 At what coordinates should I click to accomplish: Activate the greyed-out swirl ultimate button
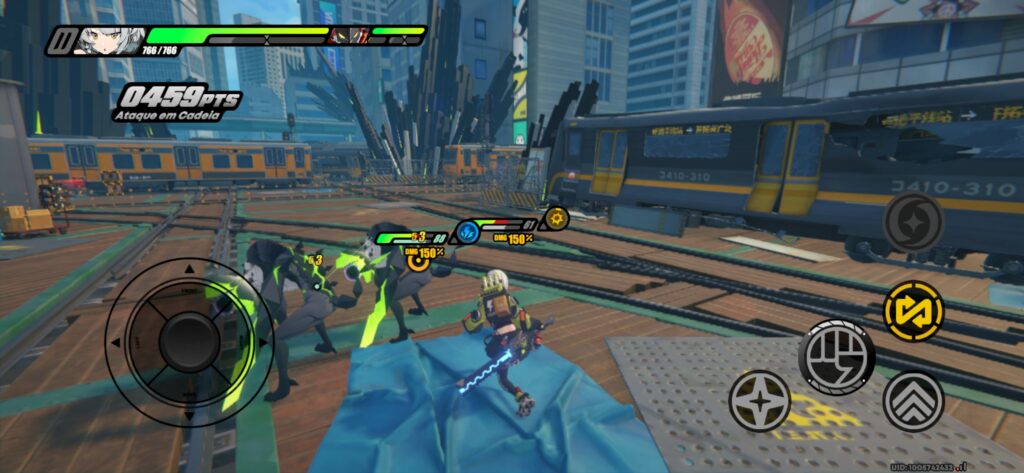913,222
